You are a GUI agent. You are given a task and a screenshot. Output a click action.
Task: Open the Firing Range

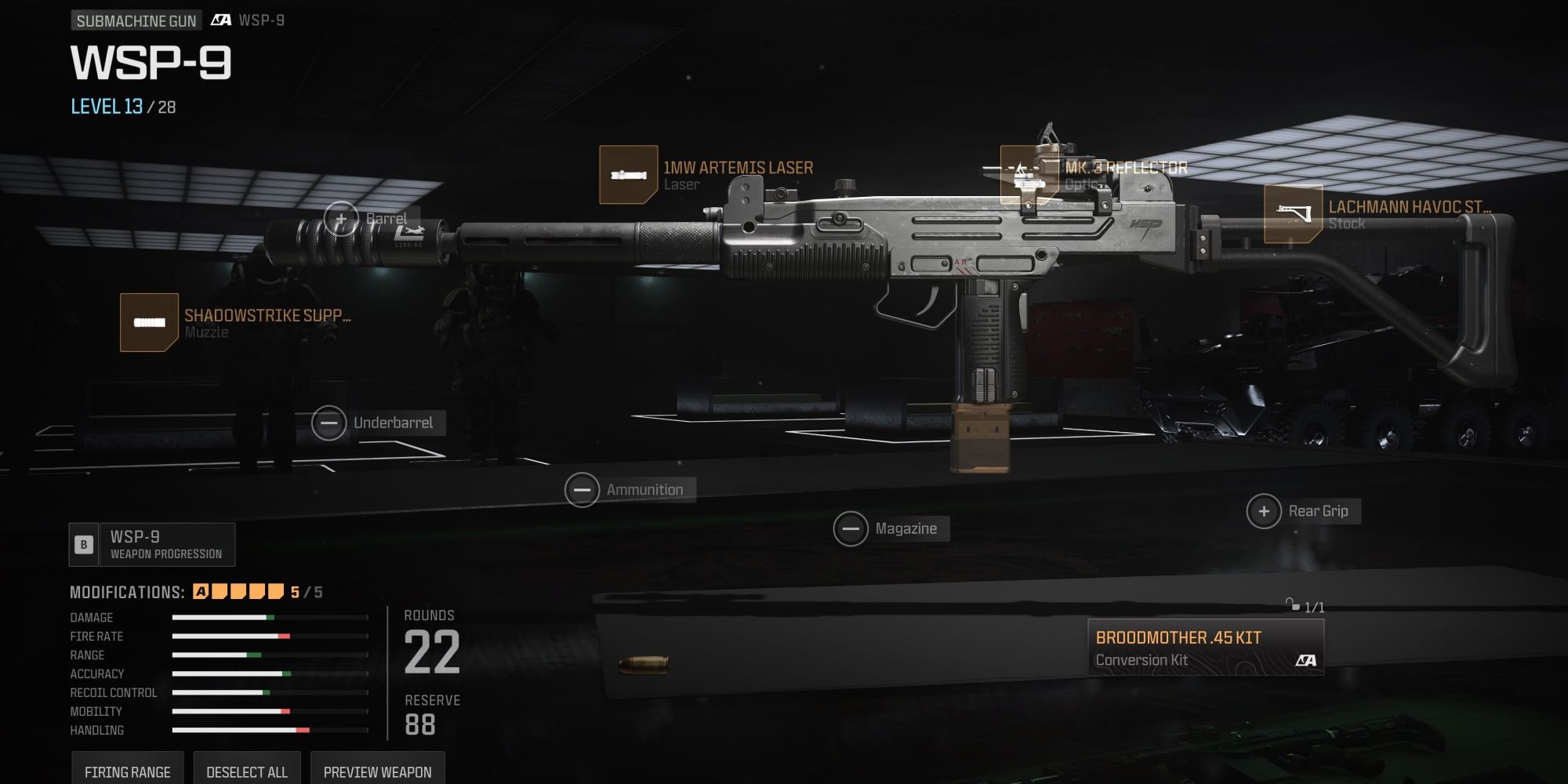tap(127, 771)
